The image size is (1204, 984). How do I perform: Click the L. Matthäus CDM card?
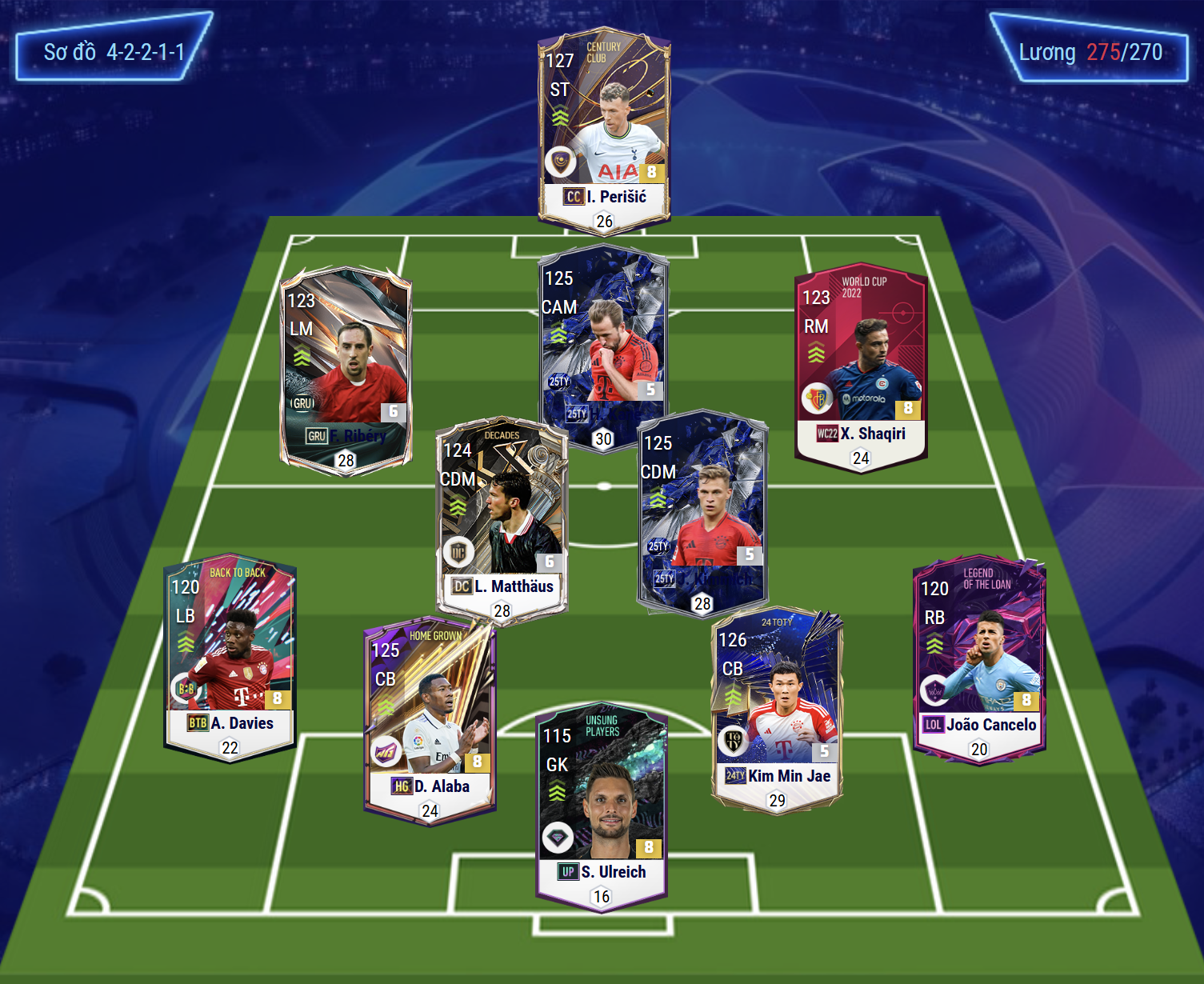coord(502,518)
